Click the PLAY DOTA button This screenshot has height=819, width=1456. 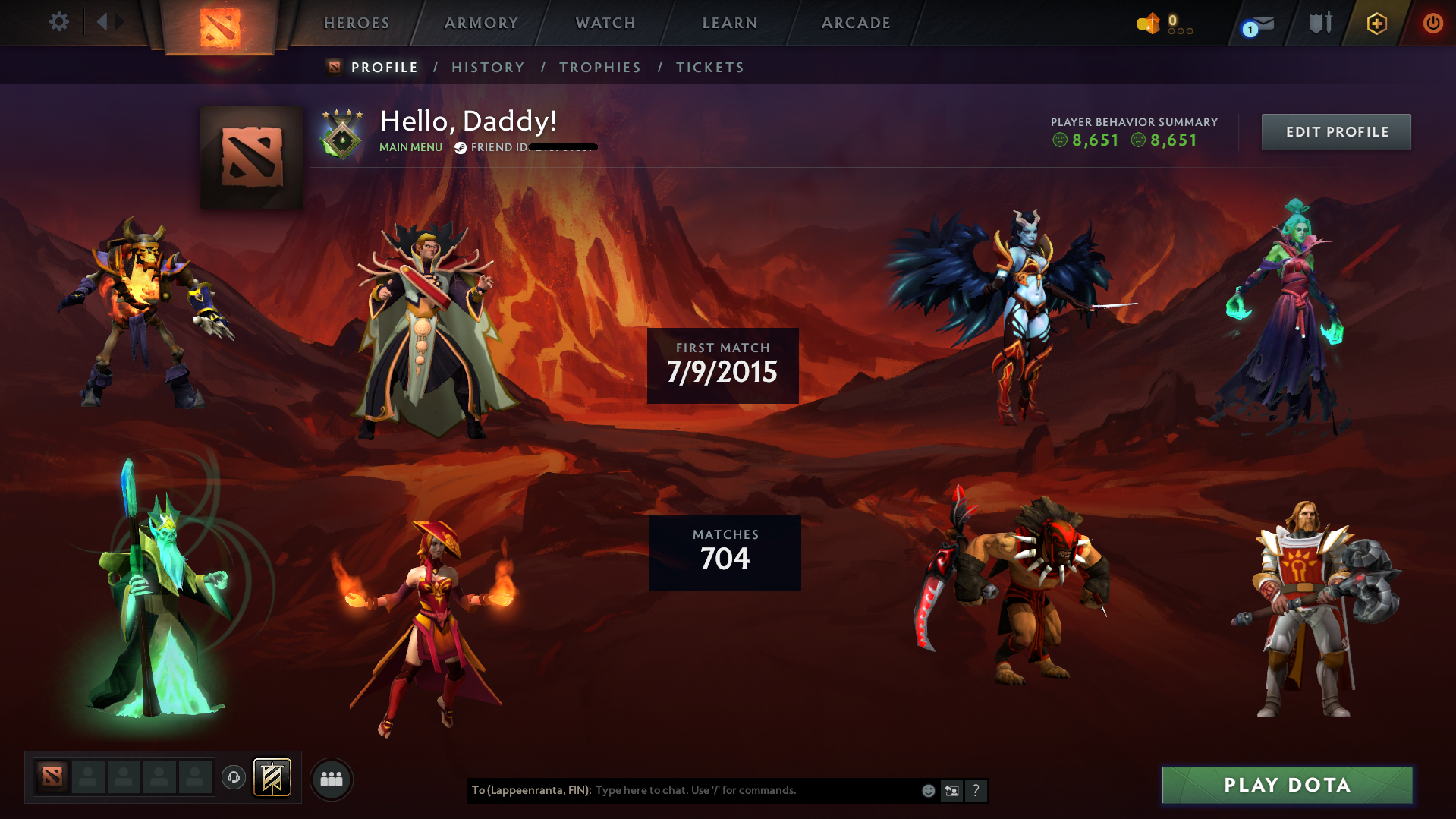click(x=1286, y=785)
